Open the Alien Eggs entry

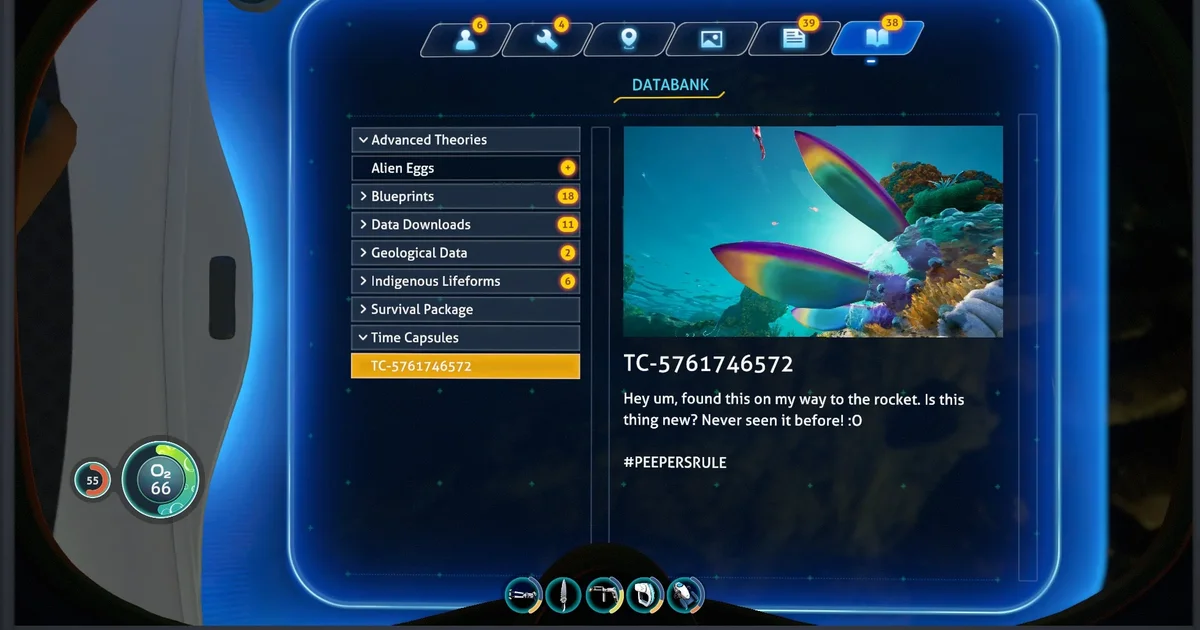[x=465, y=168]
